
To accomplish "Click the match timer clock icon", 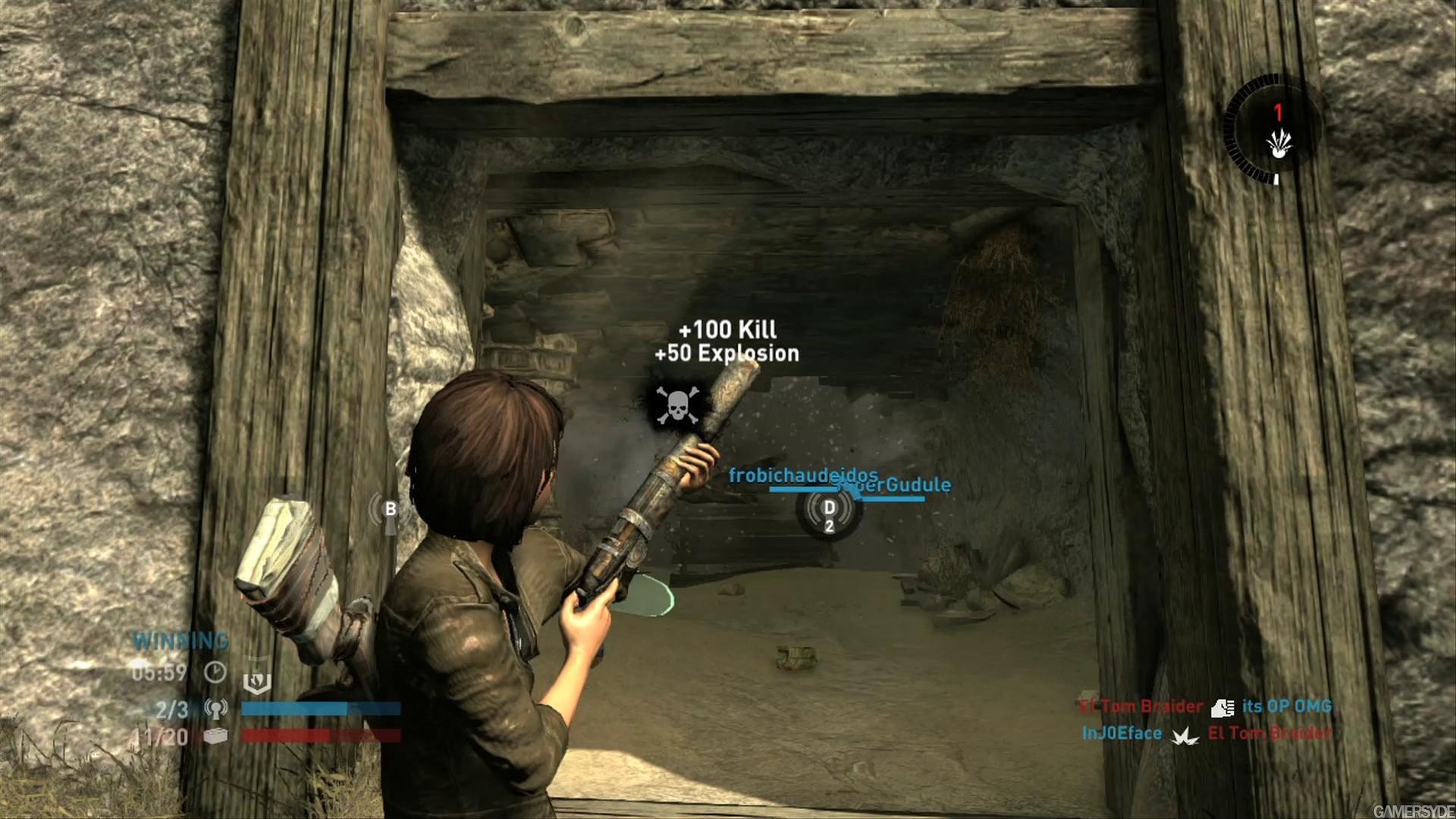I will [x=215, y=672].
